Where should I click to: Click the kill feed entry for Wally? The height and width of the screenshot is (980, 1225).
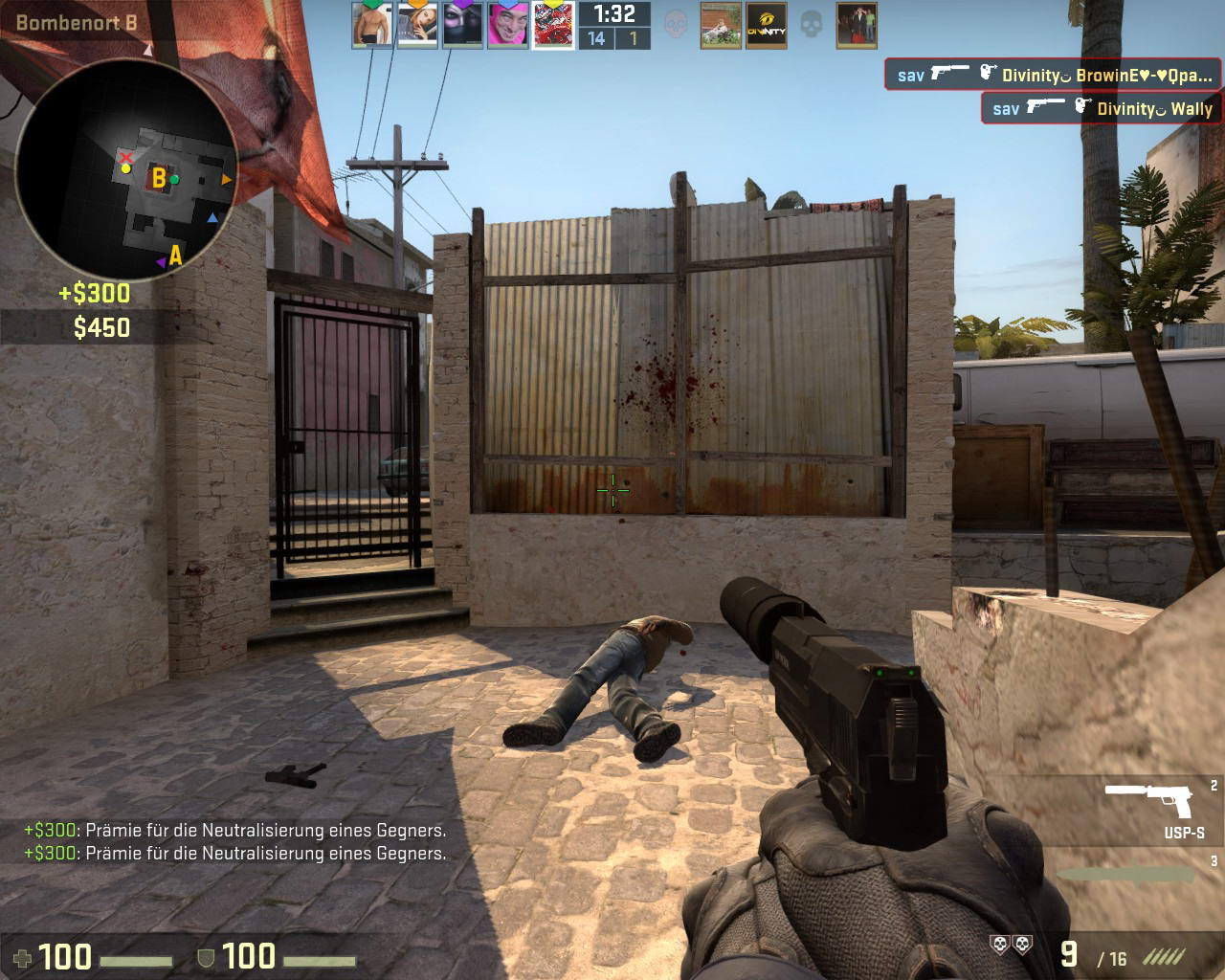tap(1102, 108)
